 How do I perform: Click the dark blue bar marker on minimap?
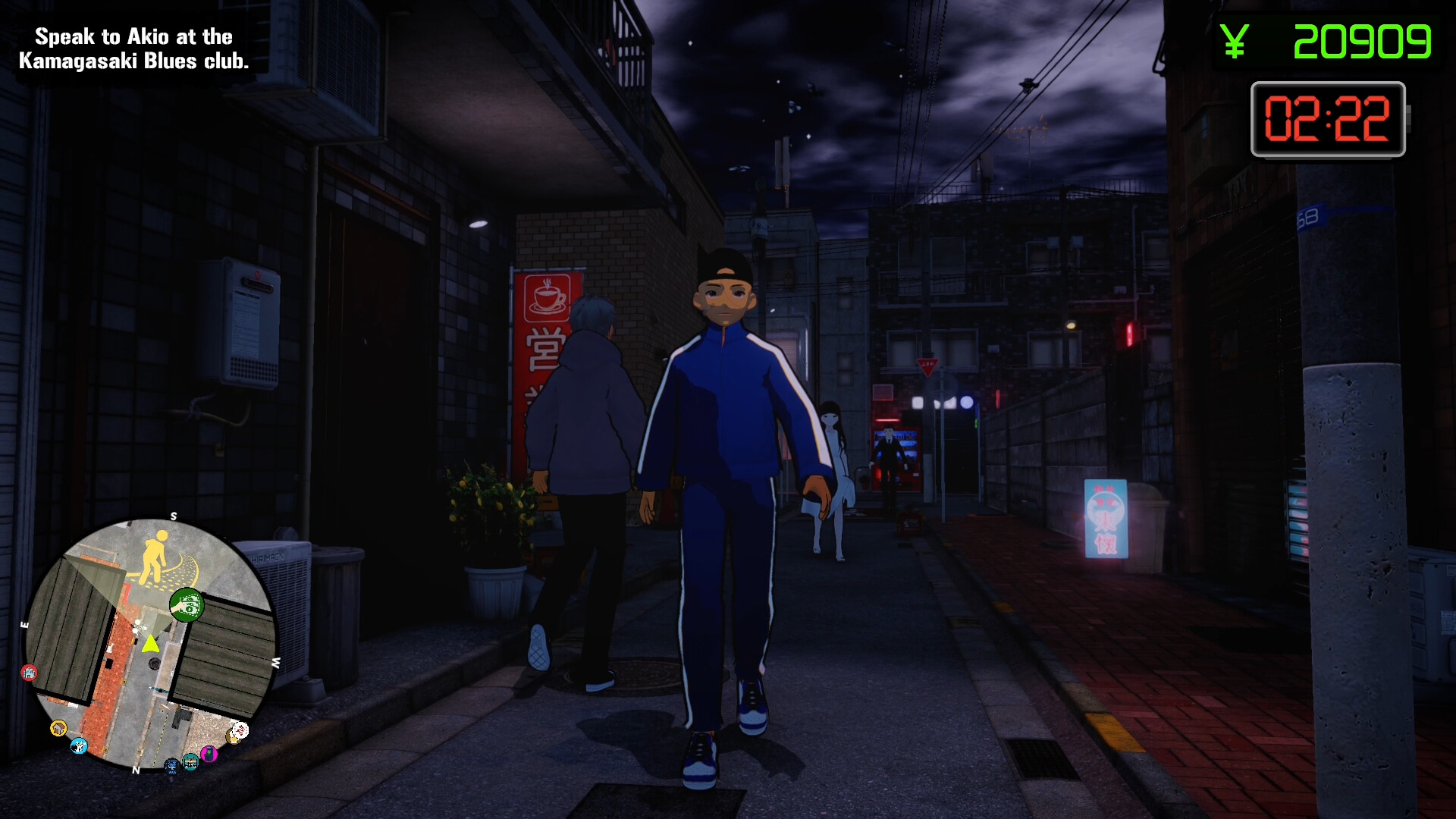172,766
